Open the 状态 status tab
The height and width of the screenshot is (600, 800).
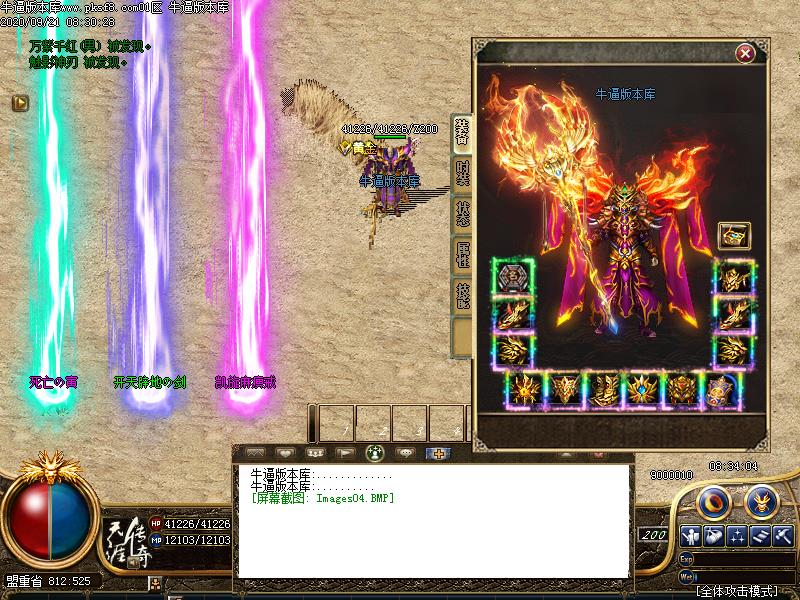coord(462,213)
